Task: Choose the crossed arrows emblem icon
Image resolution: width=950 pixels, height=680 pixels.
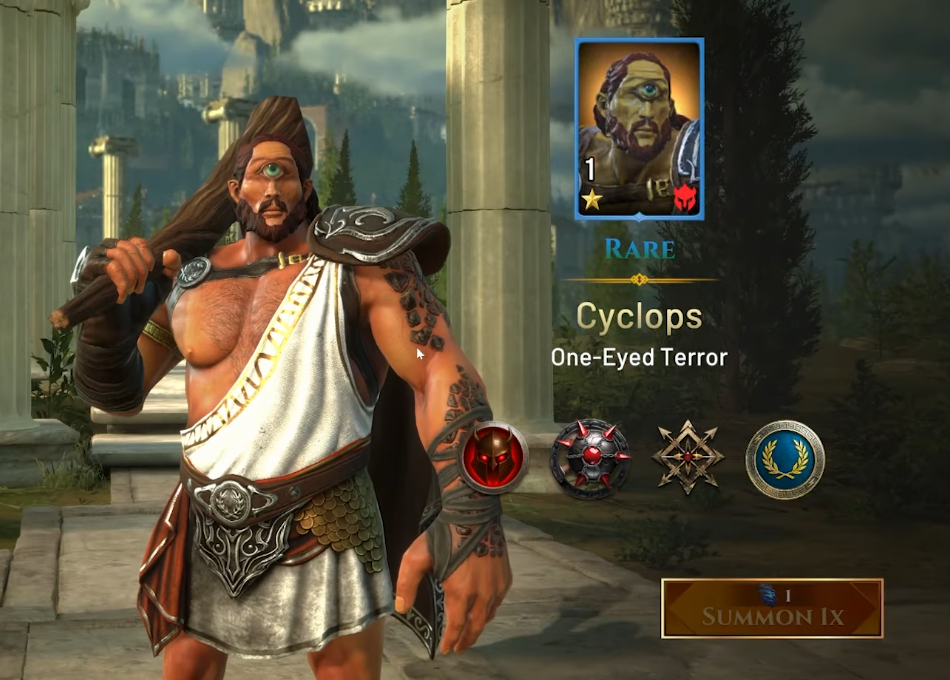Action: (688, 459)
